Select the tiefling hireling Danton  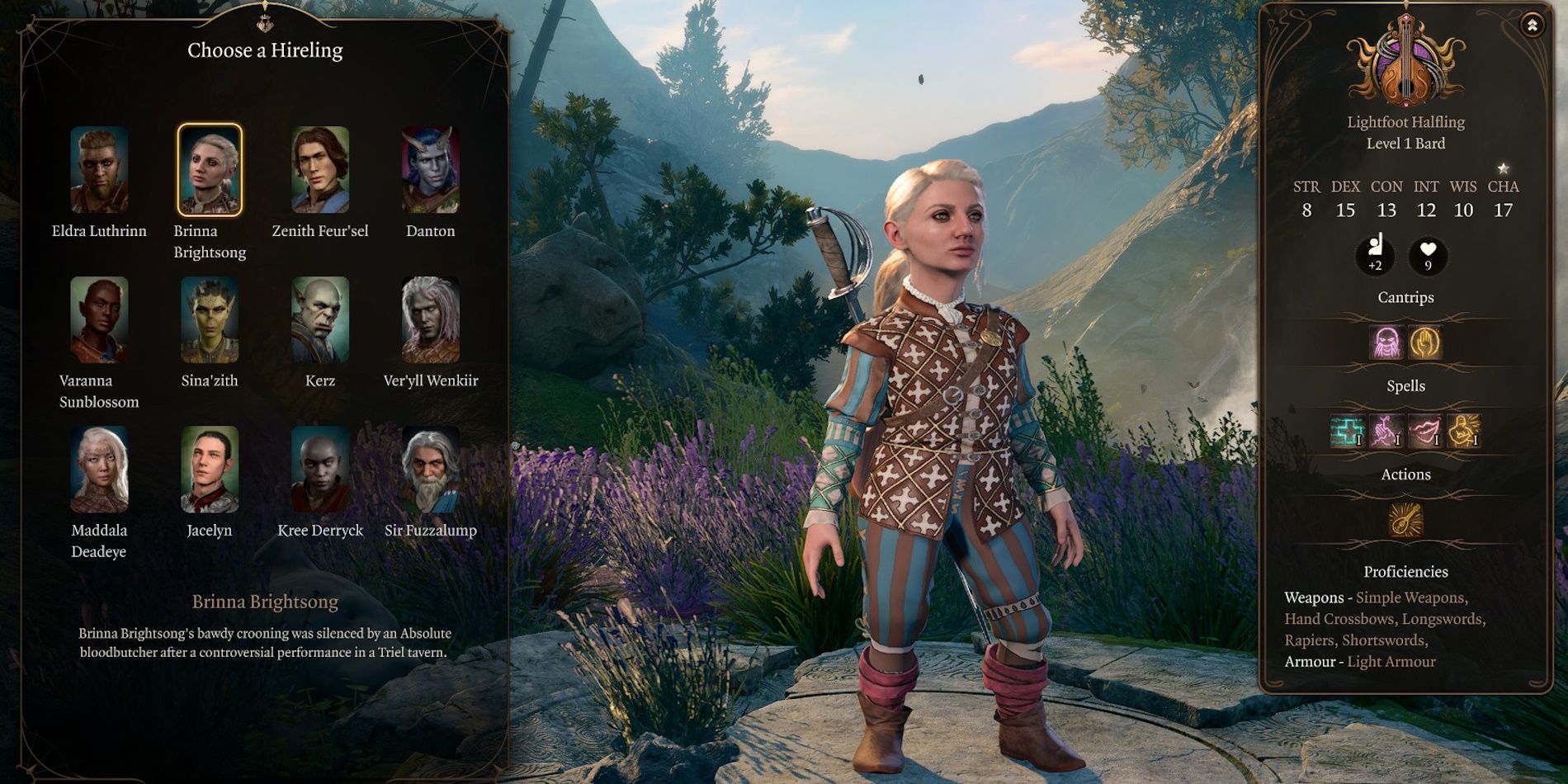coord(430,170)
